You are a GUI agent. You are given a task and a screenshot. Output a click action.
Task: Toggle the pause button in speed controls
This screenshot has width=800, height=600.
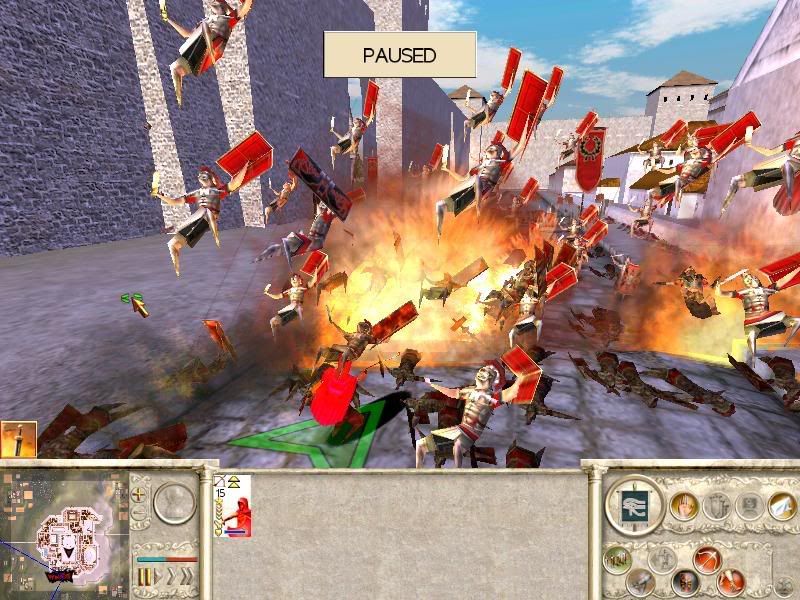[145, 577]
